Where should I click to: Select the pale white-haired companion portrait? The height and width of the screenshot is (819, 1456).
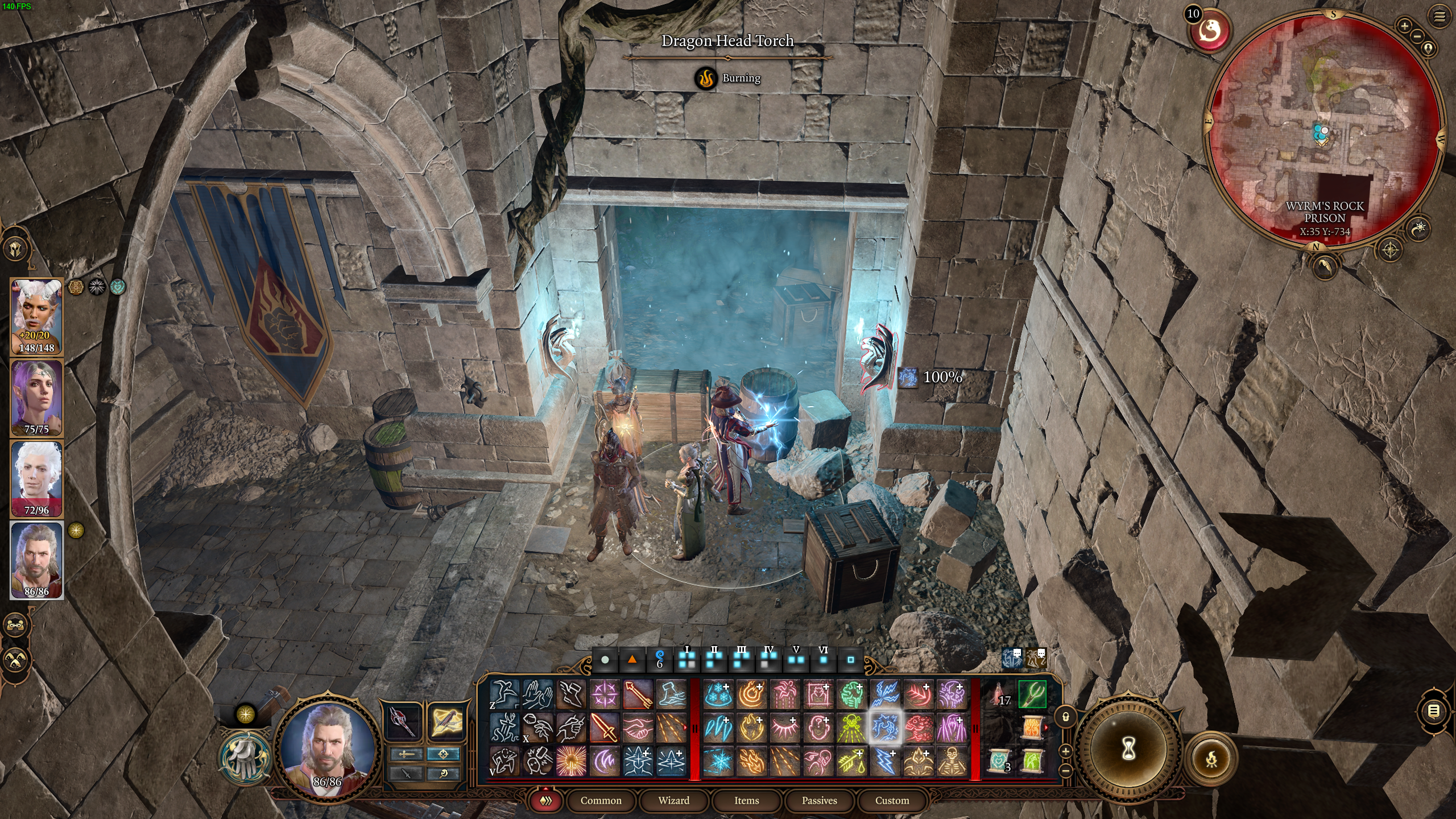pos(37,479)
